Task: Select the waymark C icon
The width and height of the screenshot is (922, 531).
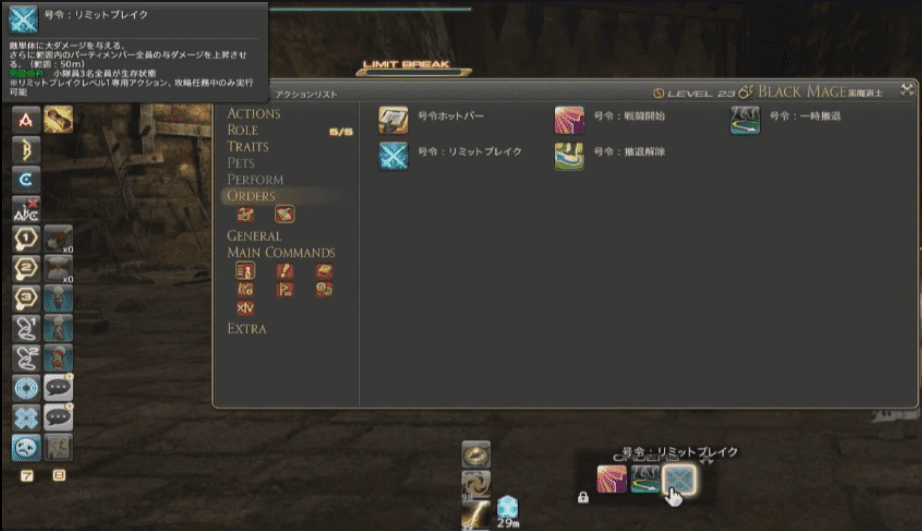Action: point(26,180)
